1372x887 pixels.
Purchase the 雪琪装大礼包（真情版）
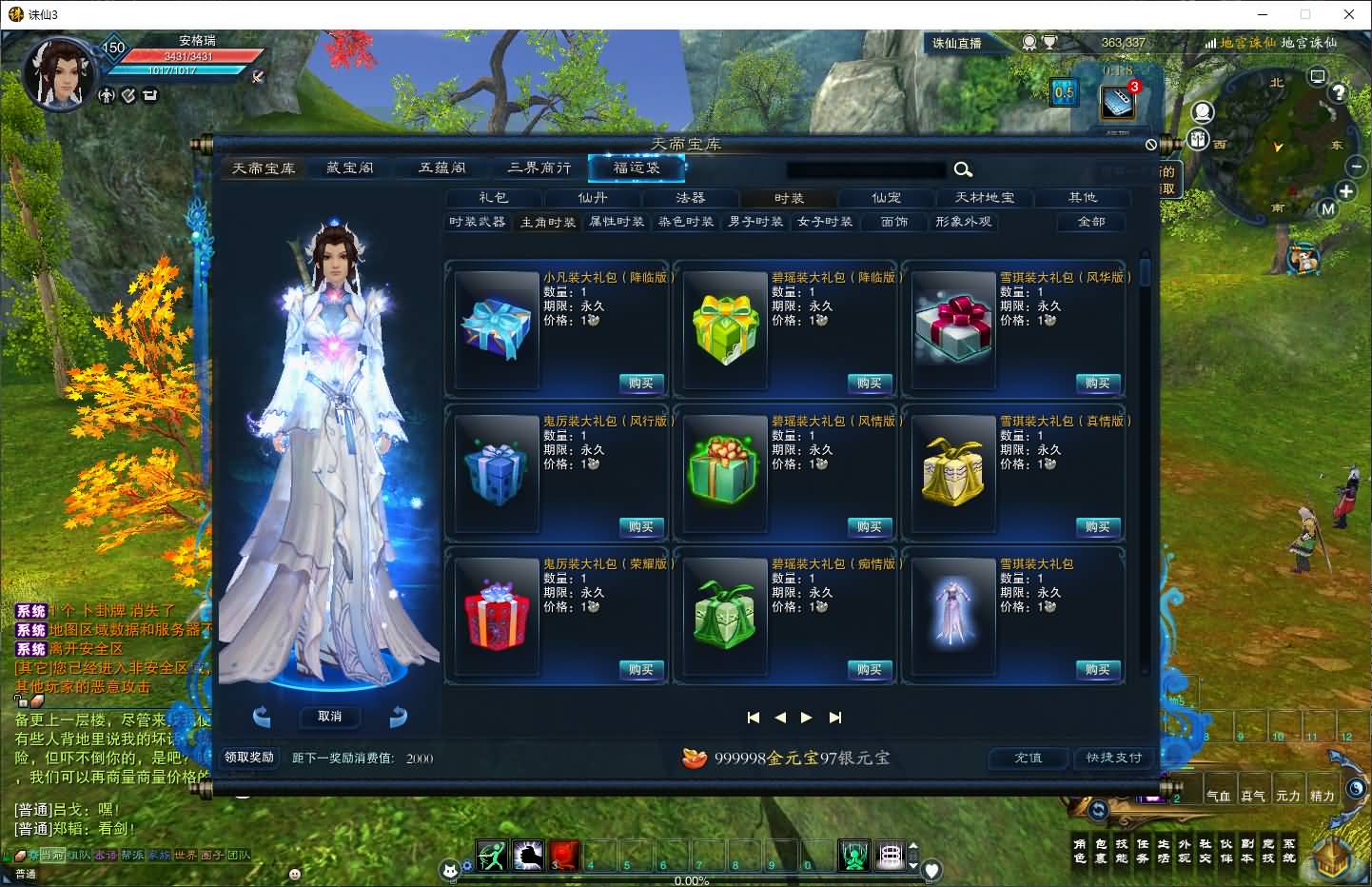click(1097, 527)
